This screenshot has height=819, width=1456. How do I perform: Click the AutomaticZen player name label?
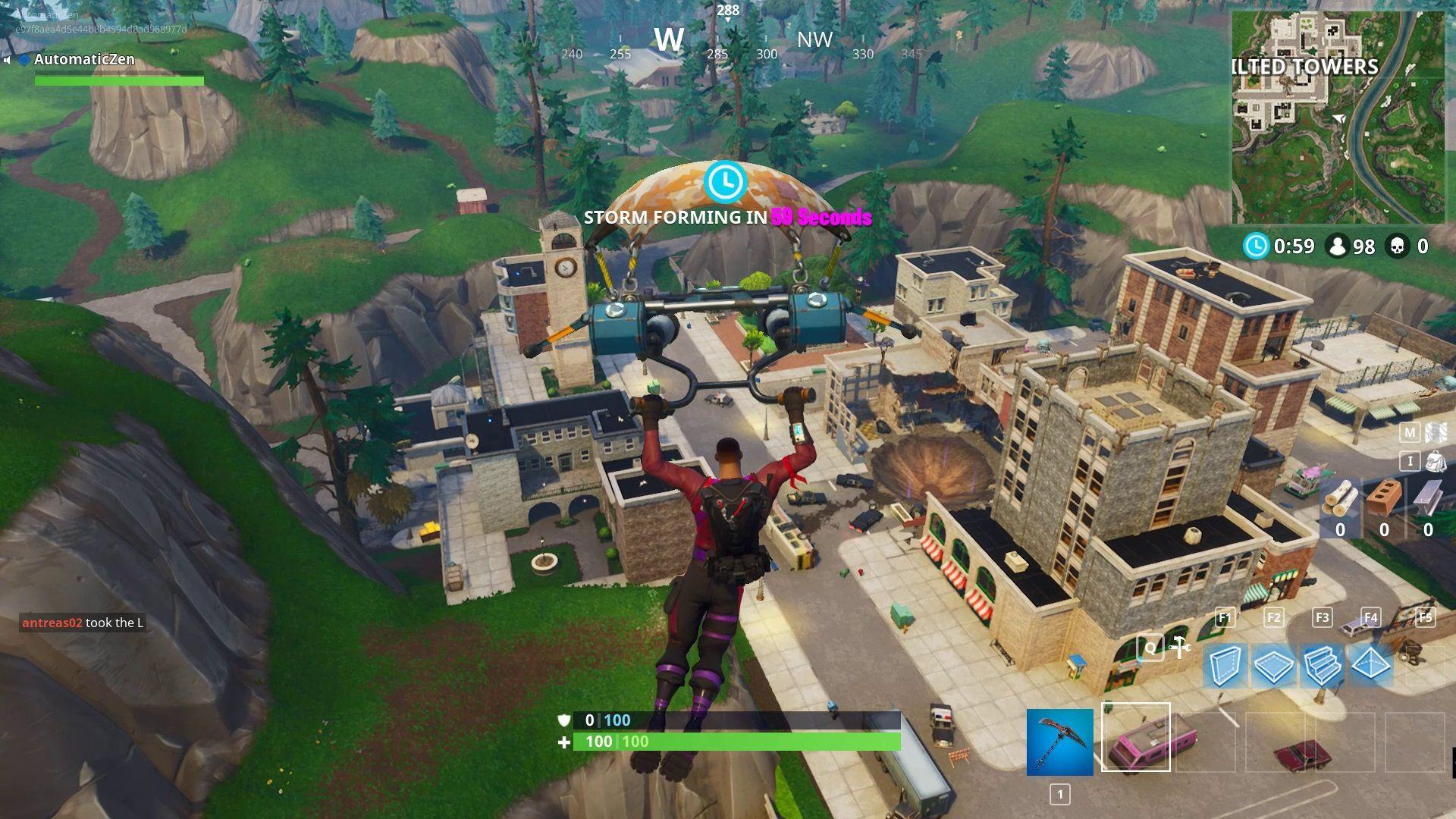click(x=83, y=59)
